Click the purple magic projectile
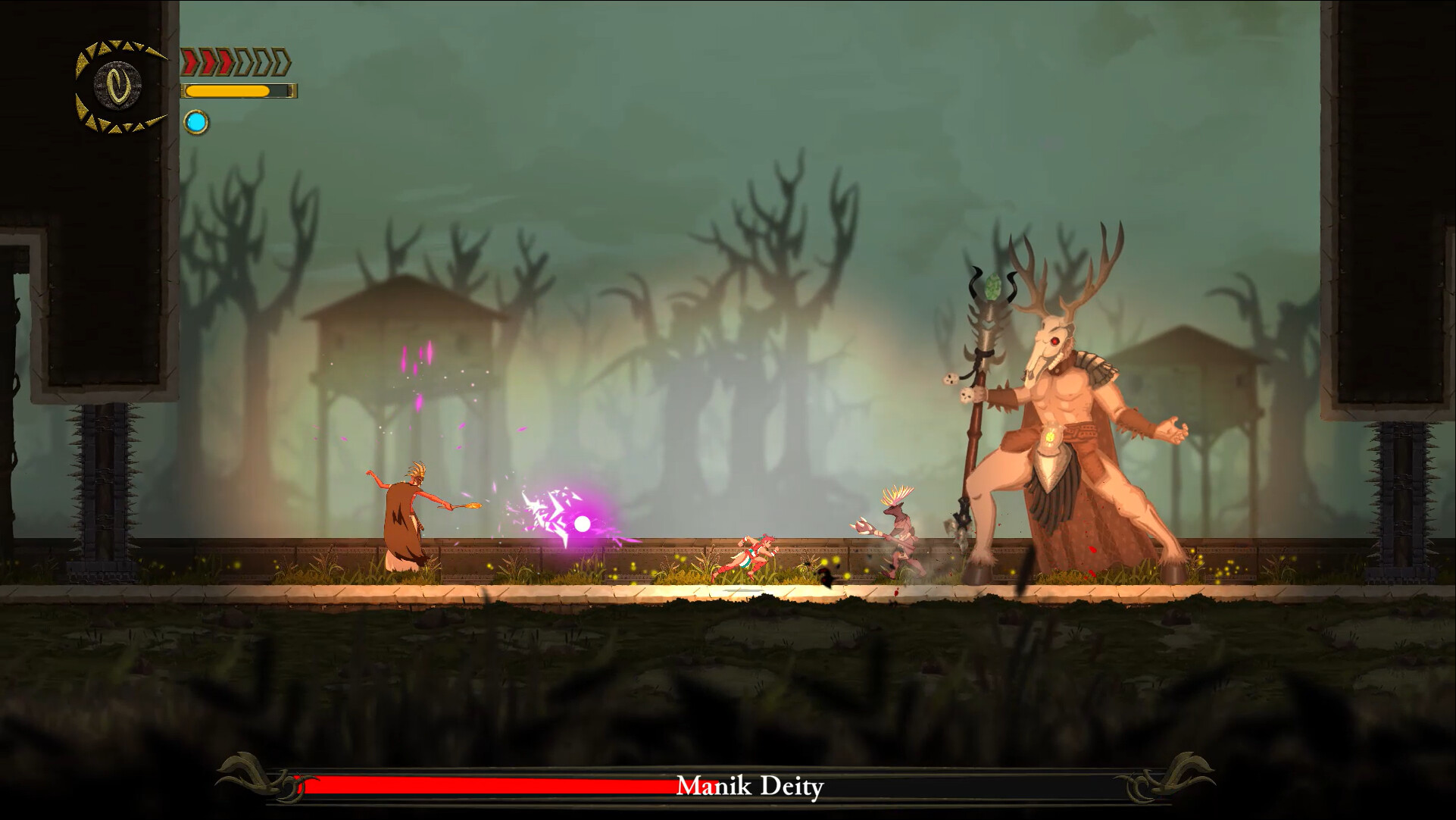 coord(583,523)
